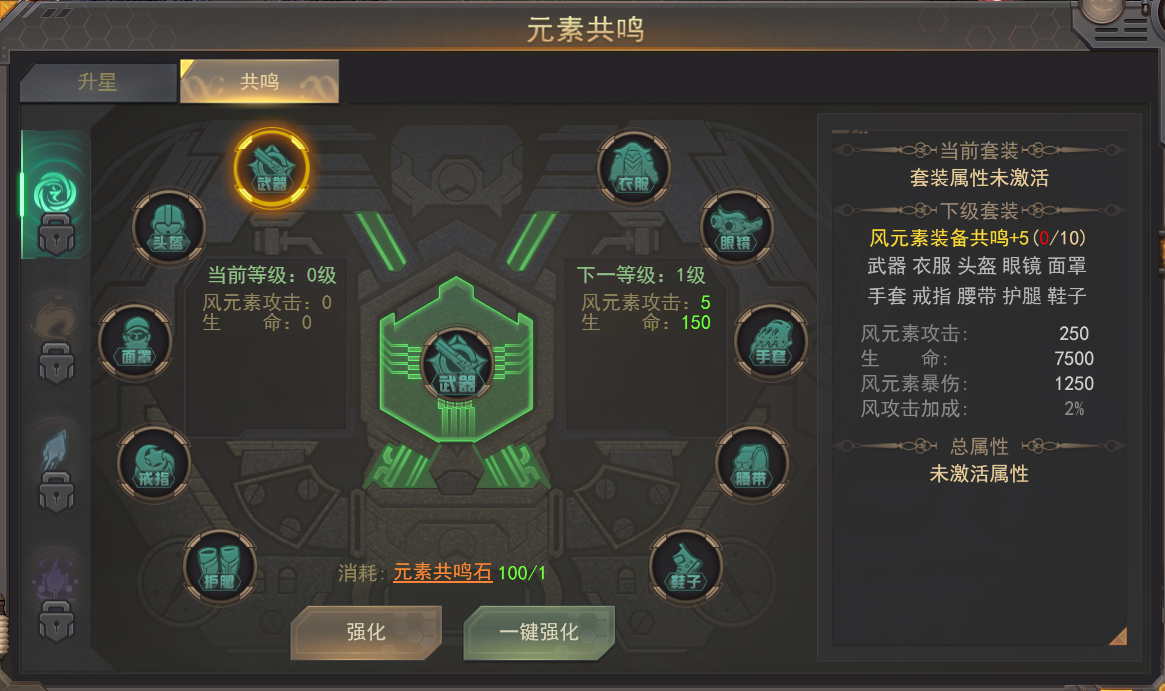Click the 强化 button
The image size is (1165, 691).
365,632
